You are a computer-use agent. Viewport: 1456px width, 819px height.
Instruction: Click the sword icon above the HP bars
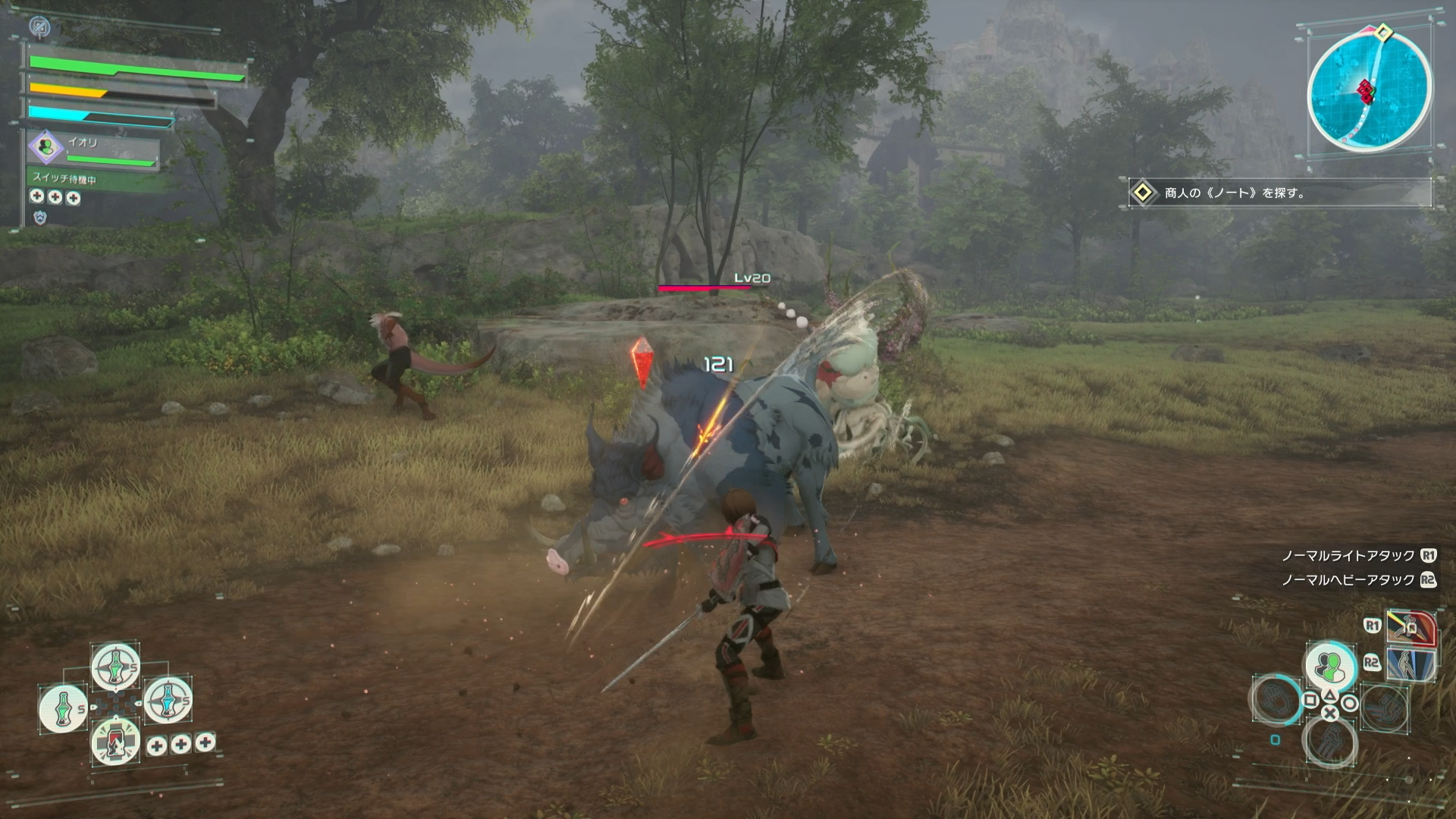(39, 28)
